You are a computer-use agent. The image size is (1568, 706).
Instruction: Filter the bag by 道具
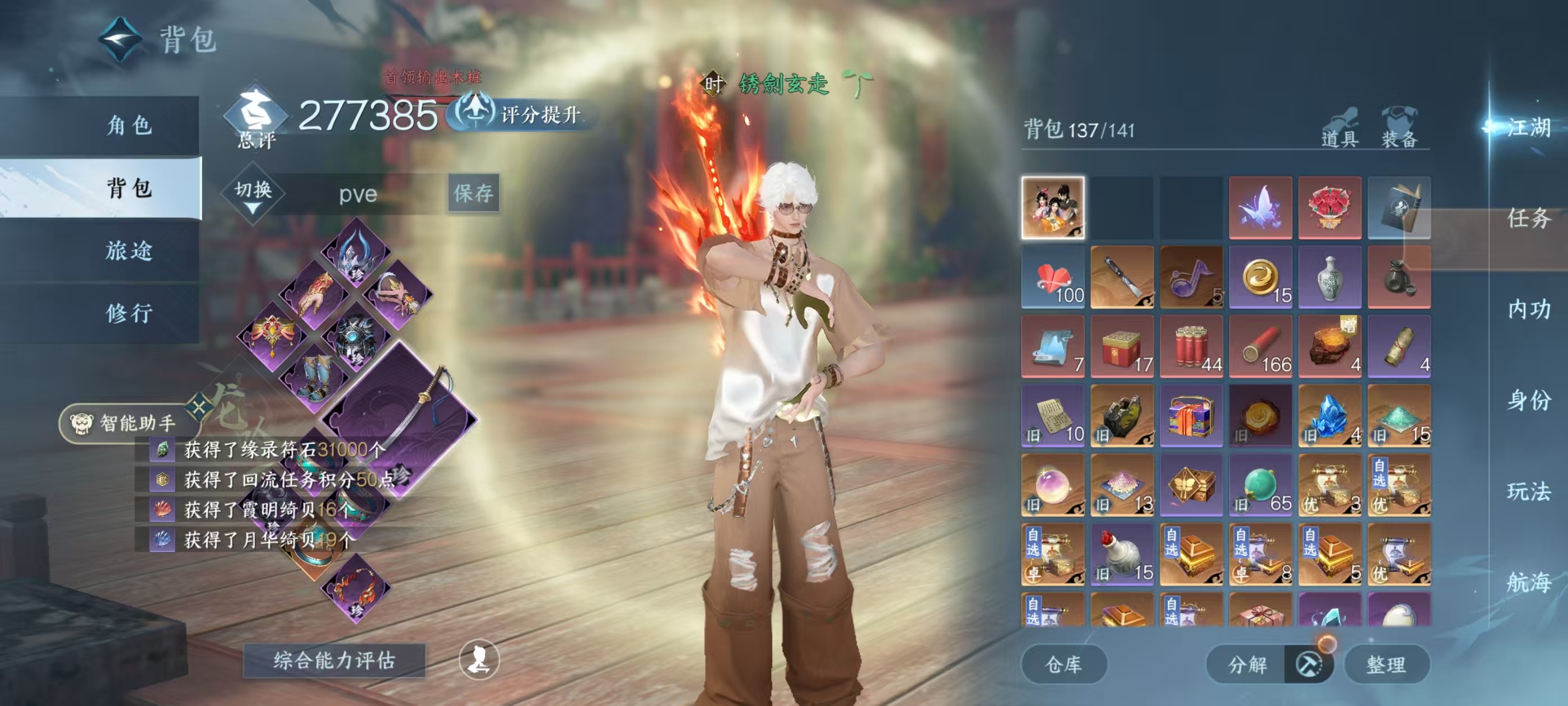pos(1339,129)
